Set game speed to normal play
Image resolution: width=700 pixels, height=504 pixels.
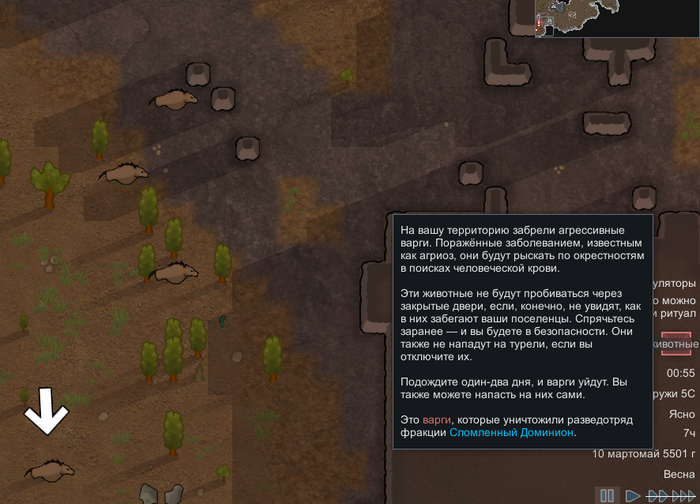click(632, 495)
